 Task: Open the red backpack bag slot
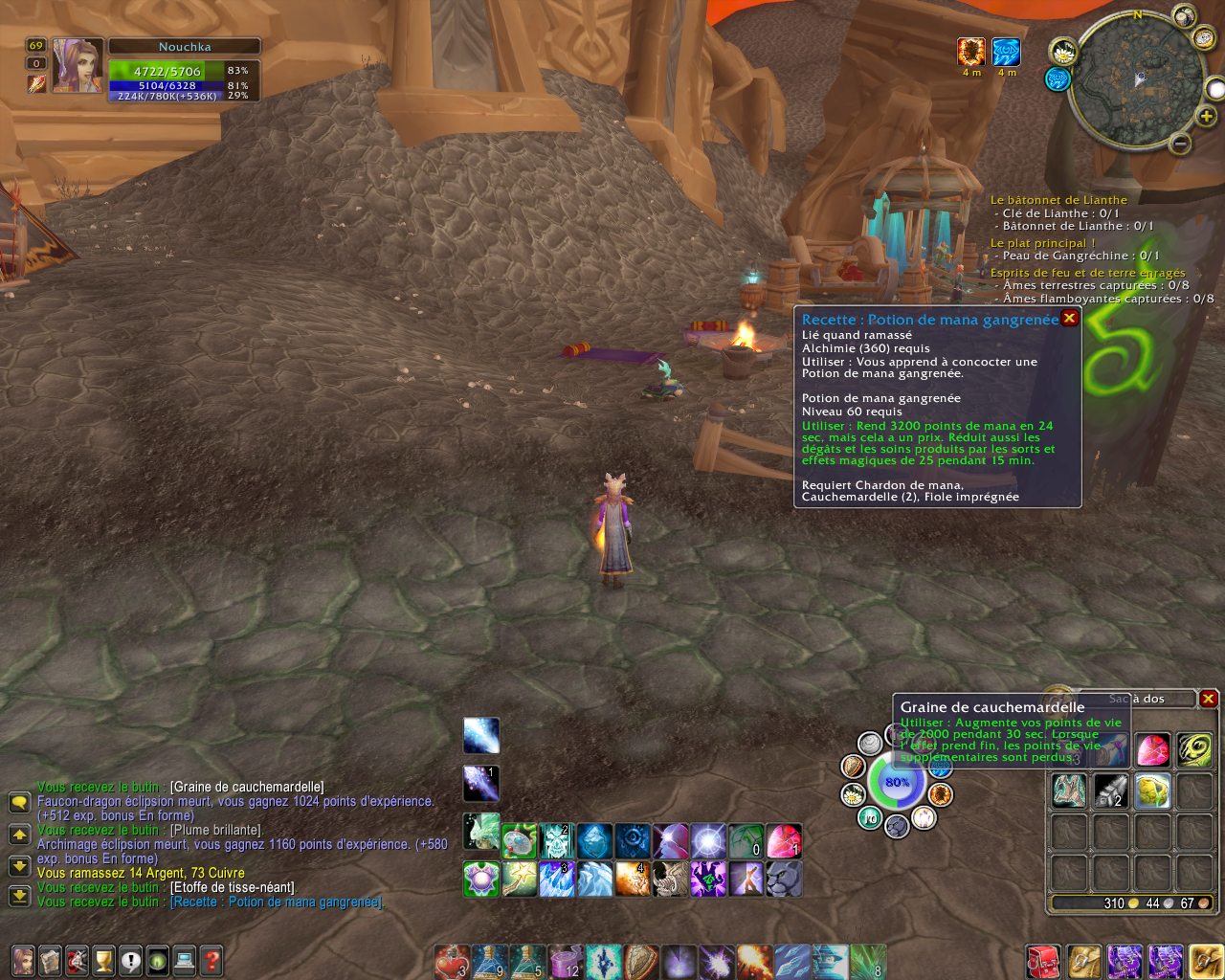1042,960
